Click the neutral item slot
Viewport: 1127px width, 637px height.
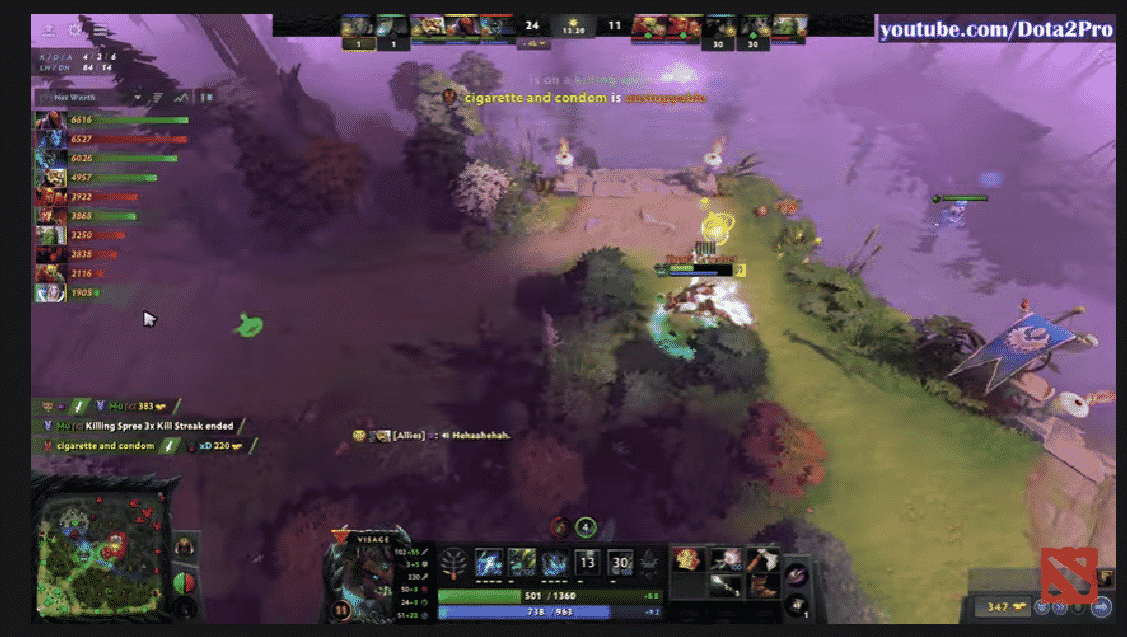[797, 573]
